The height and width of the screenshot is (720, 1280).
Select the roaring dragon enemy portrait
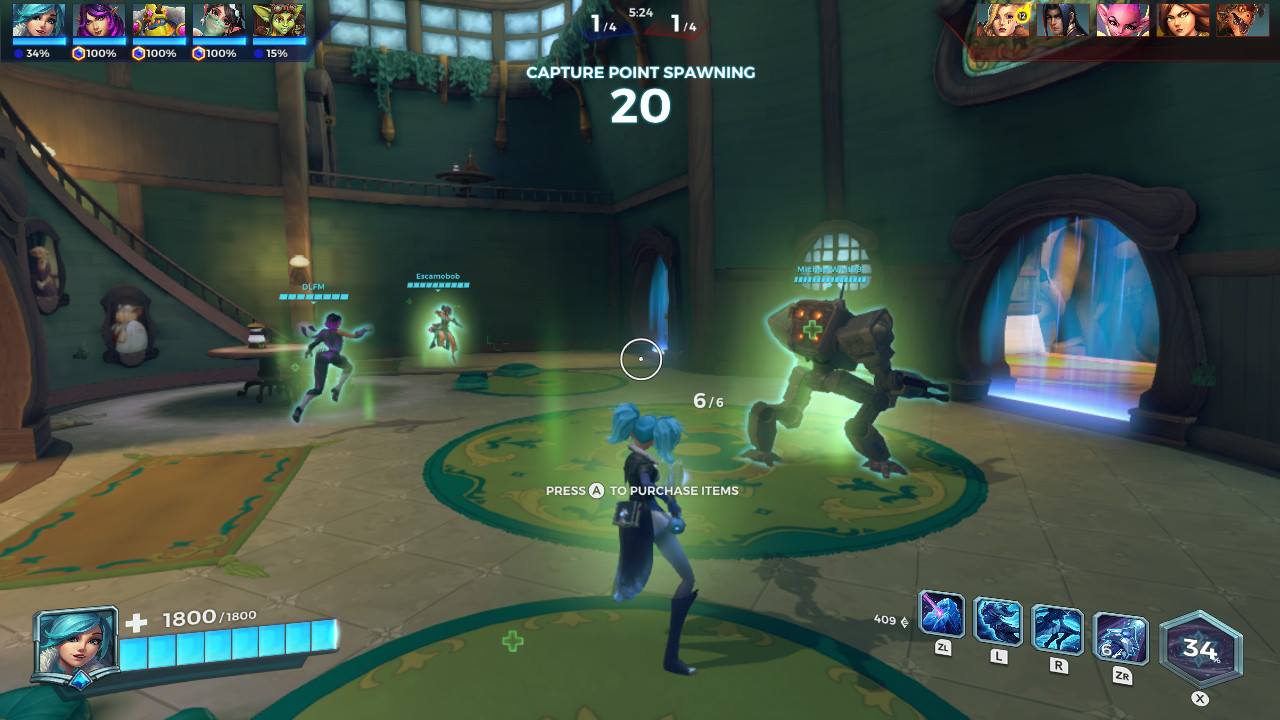click(1242, 20)
